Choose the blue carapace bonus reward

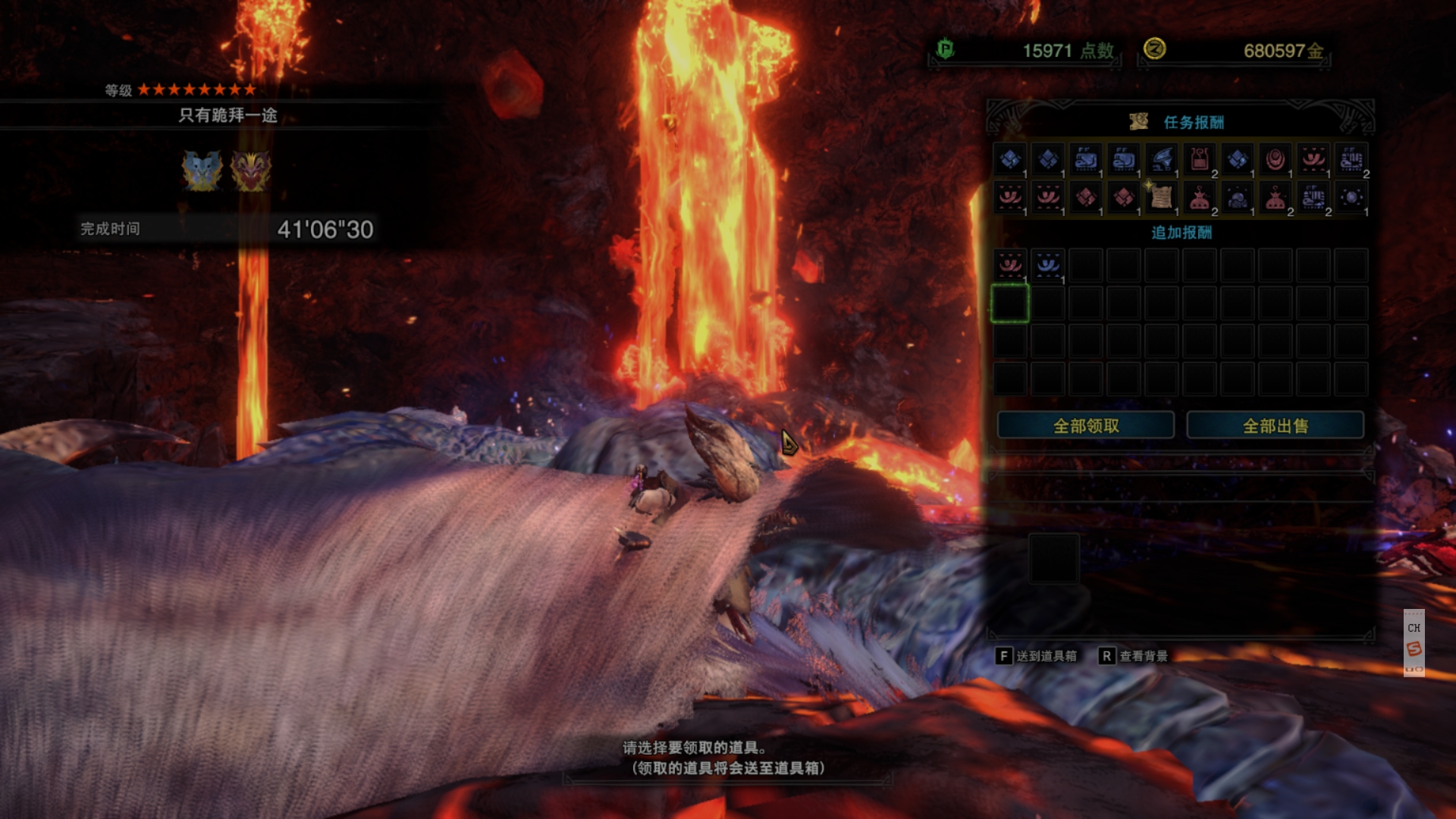1048,265
